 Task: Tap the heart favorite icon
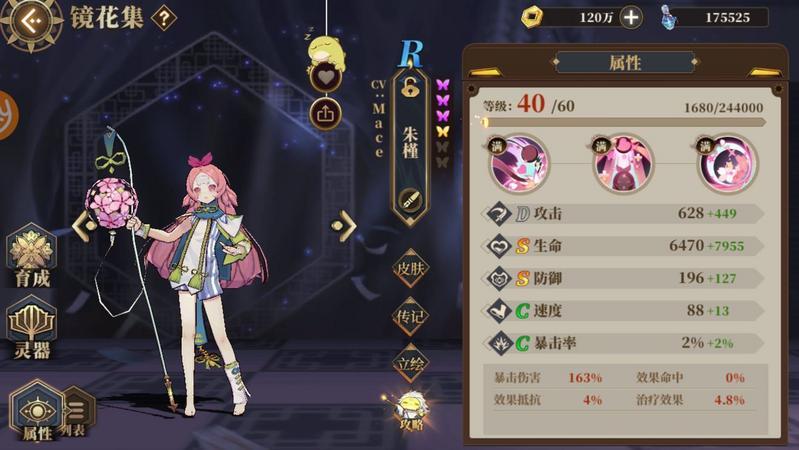(x=326, y=76)
